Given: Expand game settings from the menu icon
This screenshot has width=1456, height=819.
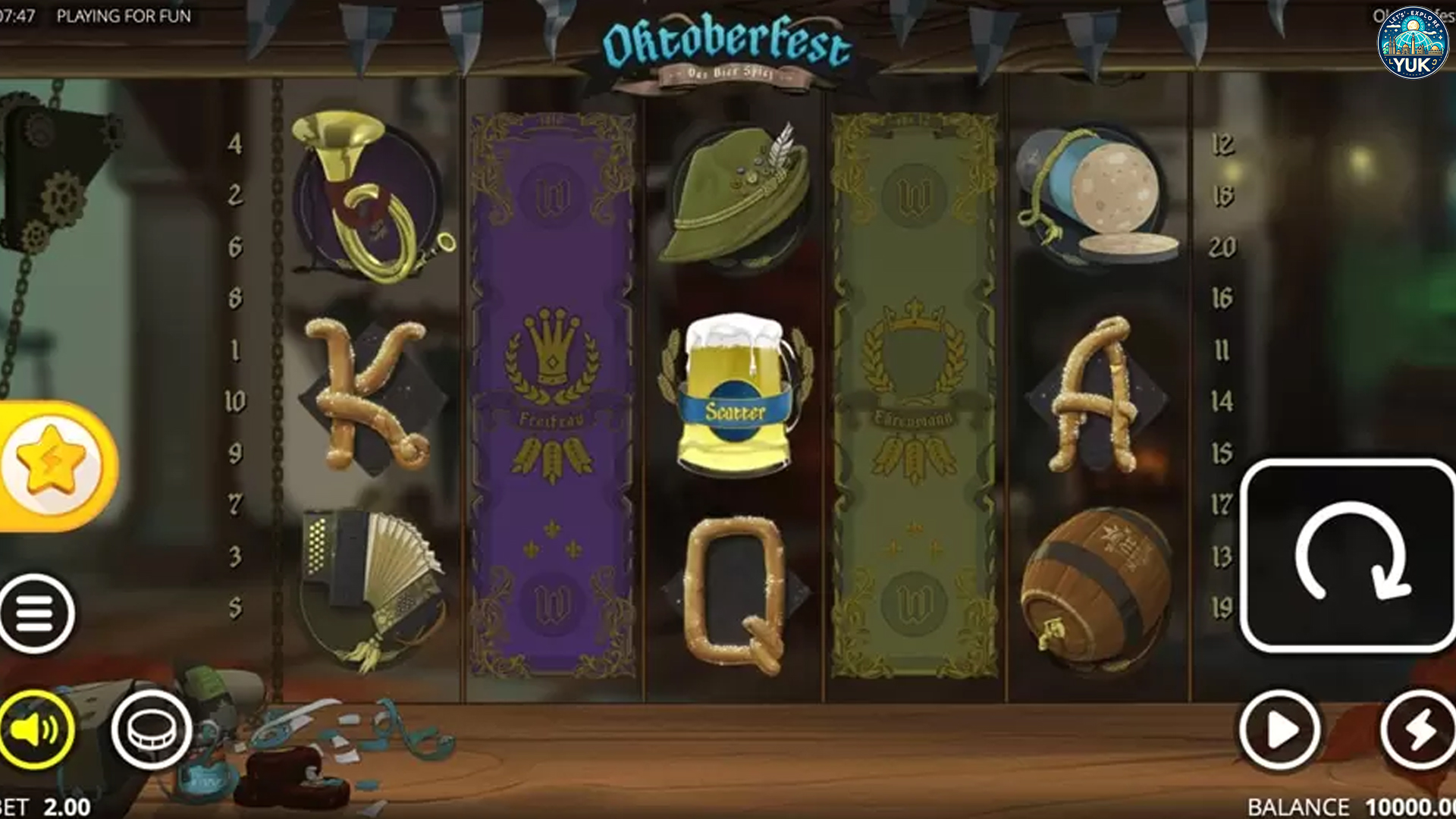Looking at the screenshot, I should (36, 613).
